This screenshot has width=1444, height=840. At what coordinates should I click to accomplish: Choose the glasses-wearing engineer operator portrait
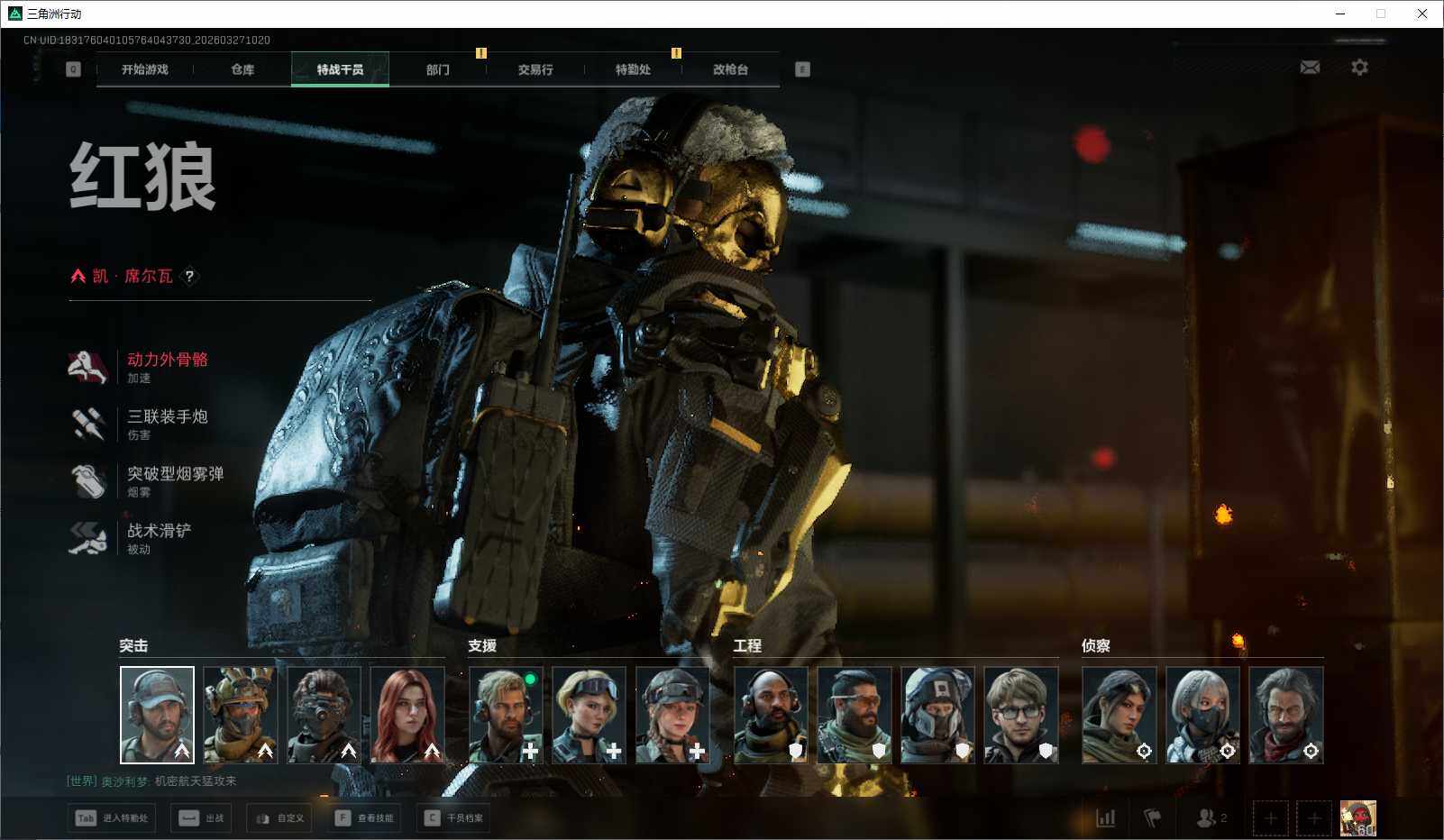point(1020,715)
